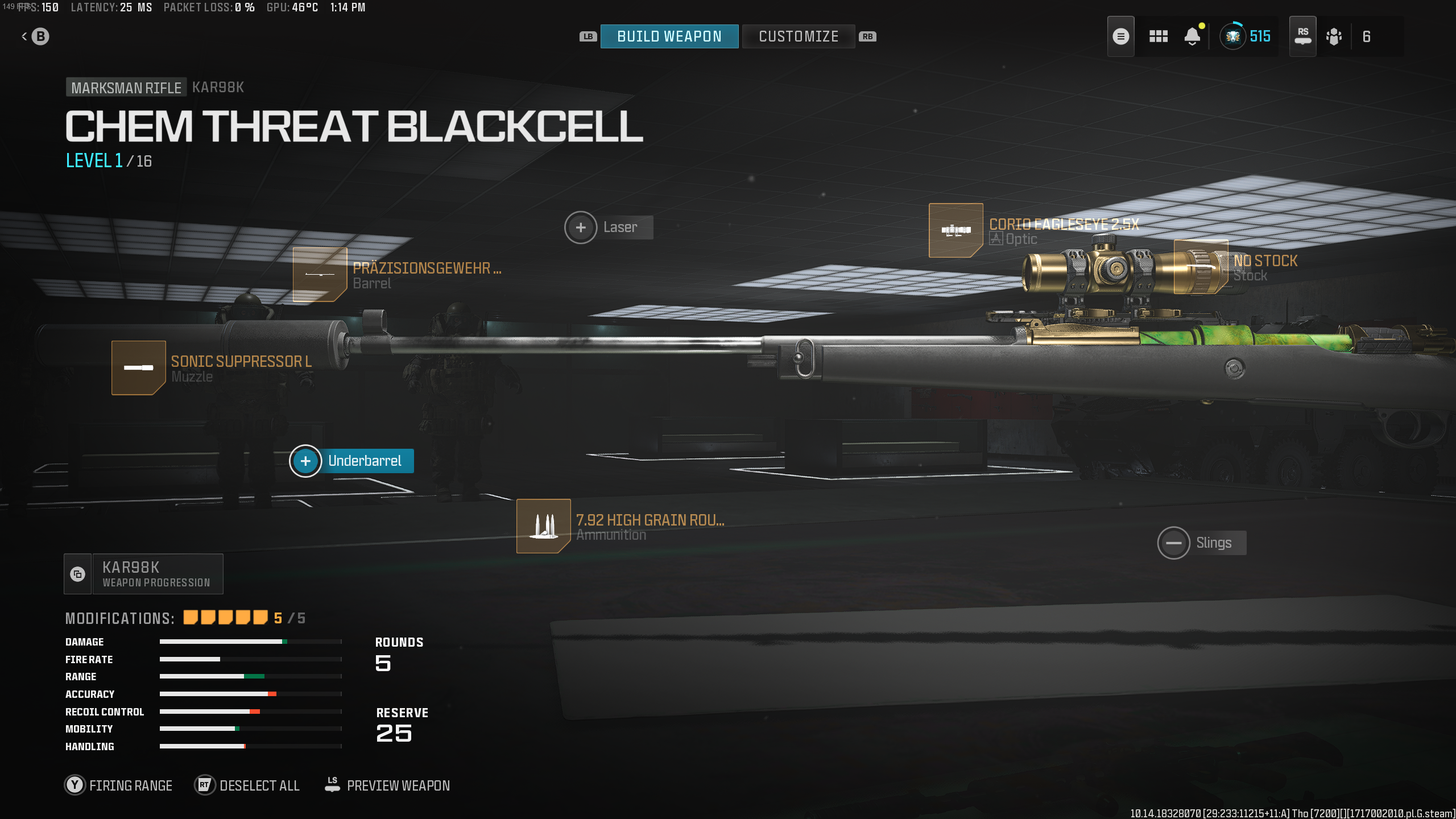
Task: Switch to the Build Weapon tab
Action: (x=669, y=36)
